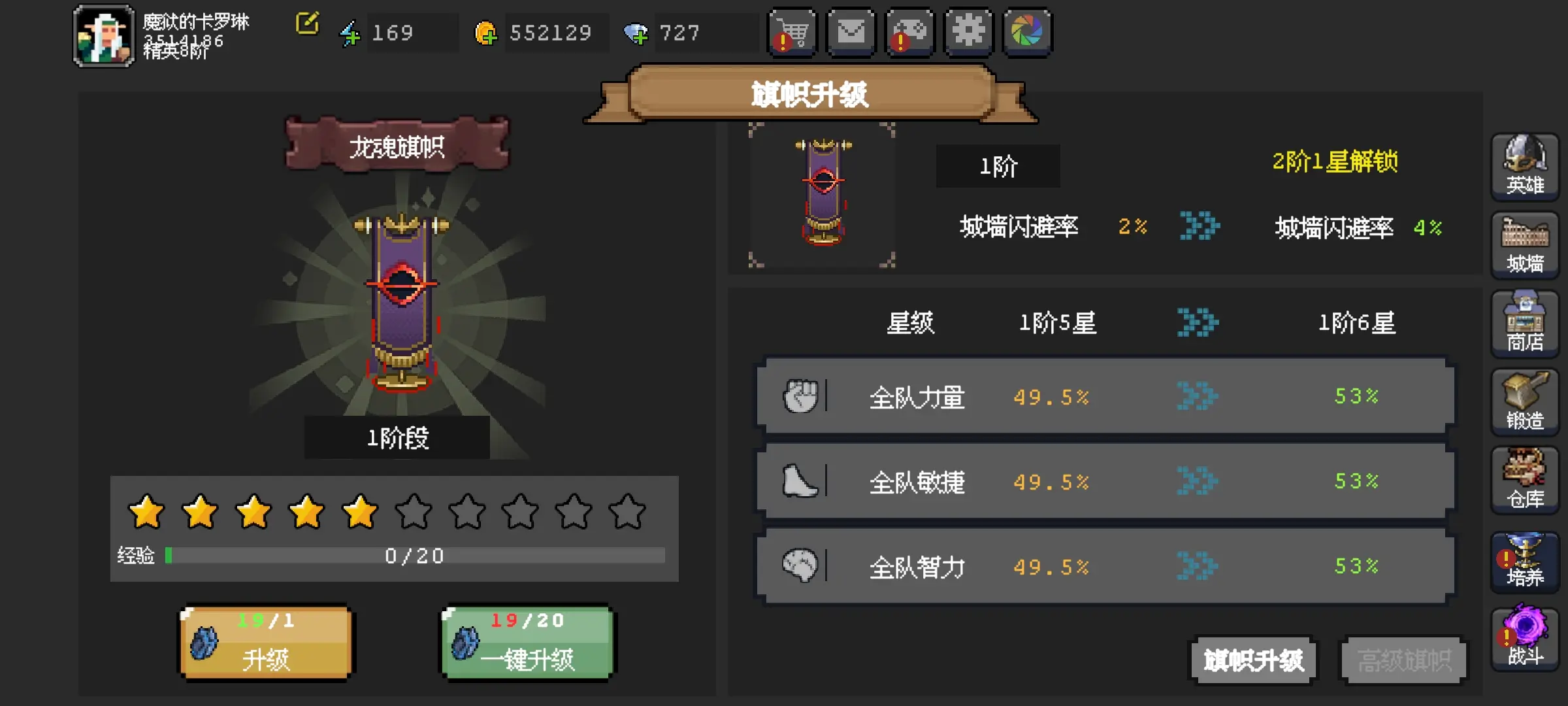The height and width of the screenshot is (706, 1568).
Task: Enter the 战斗 battle menu
Action: pos(1525,638)
